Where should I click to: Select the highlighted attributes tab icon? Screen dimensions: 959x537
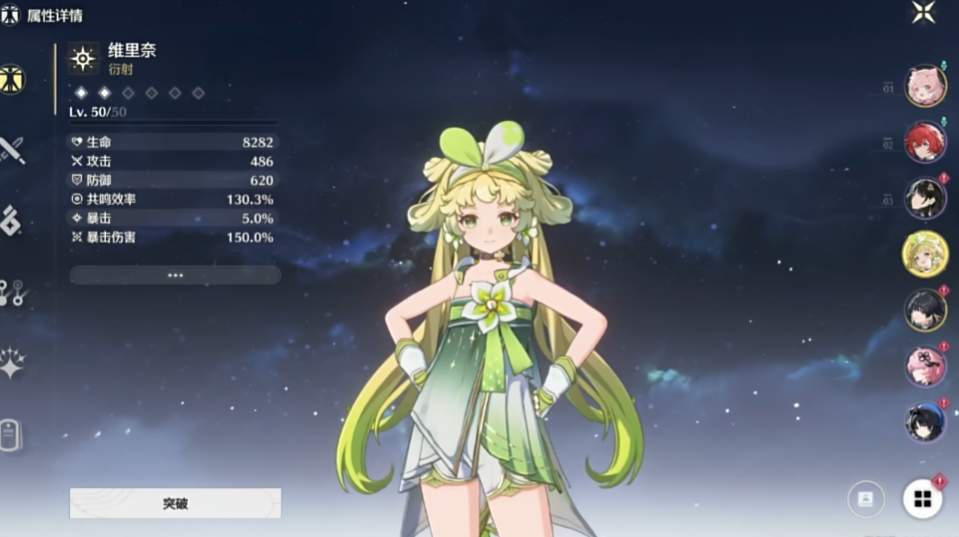(13, 80)
